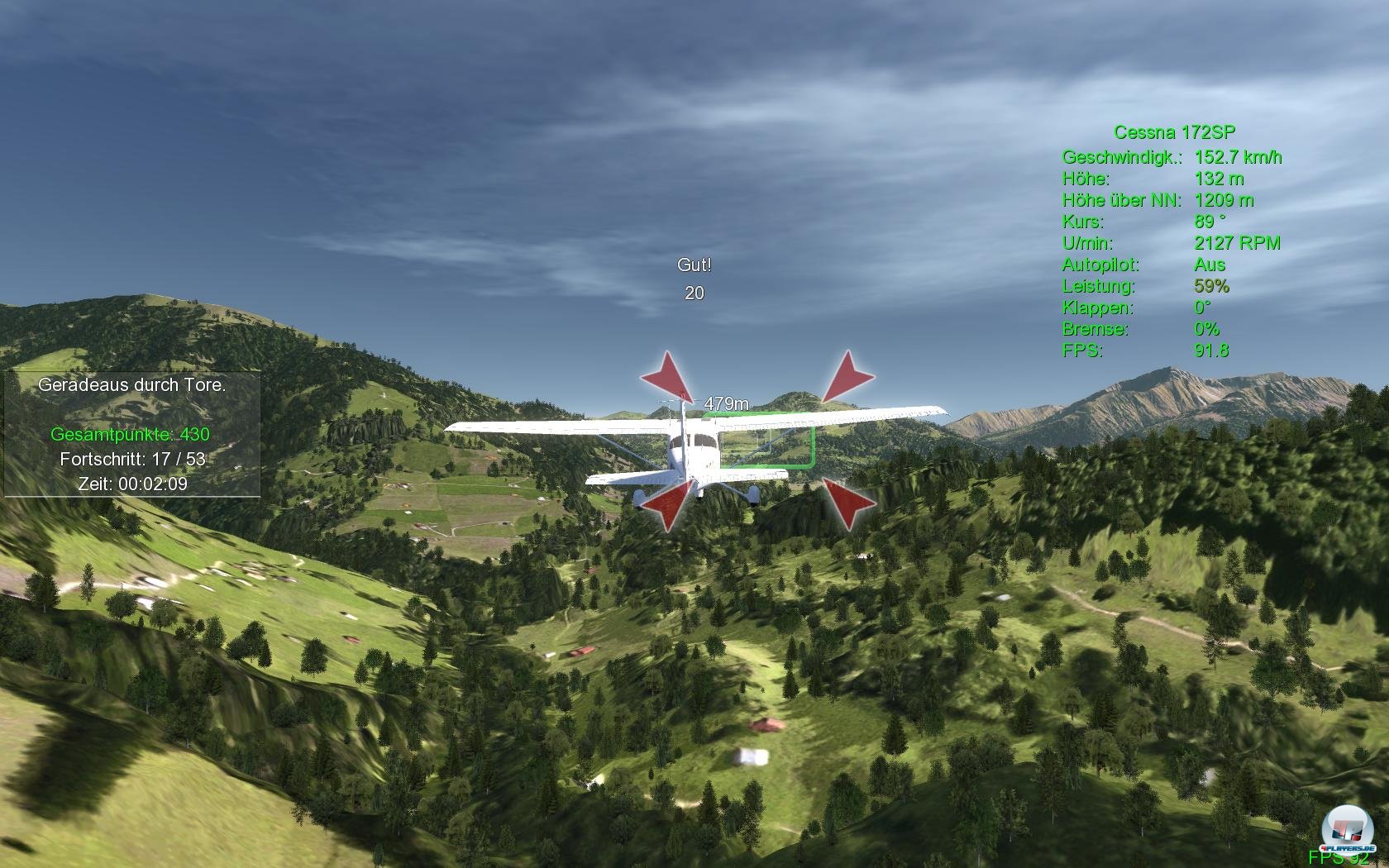Click the Cessna 172SP aircraft name heading
The image size is (1389, 868).
click(1175, 130)
